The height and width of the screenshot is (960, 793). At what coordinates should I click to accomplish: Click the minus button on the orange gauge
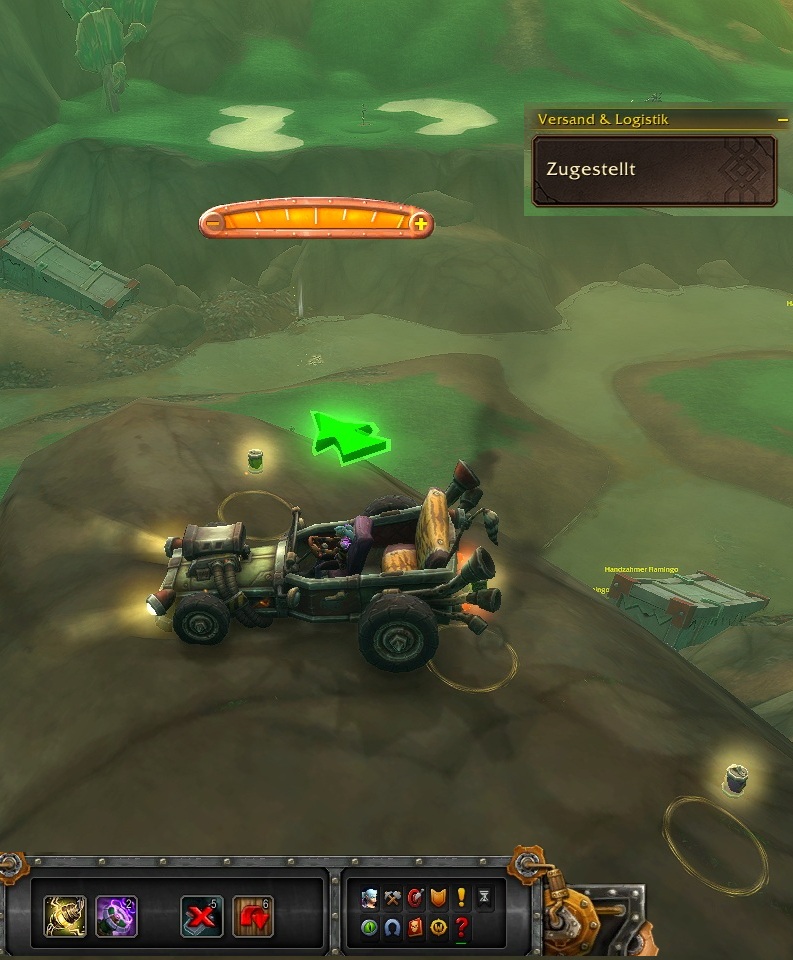(x=213, y=223)
